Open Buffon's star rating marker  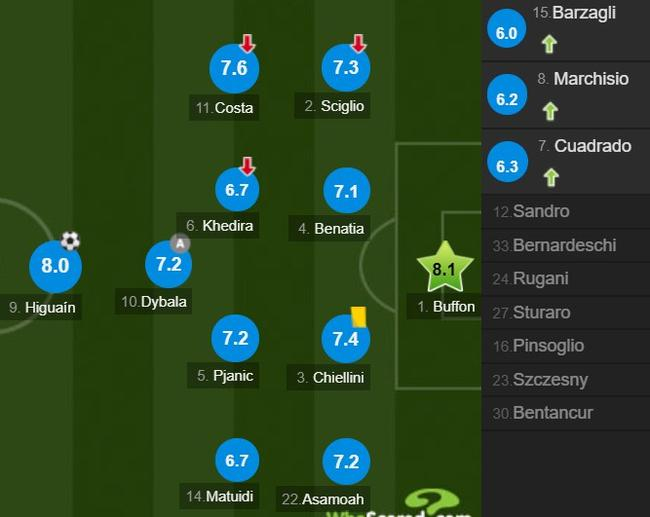[443, 267]
